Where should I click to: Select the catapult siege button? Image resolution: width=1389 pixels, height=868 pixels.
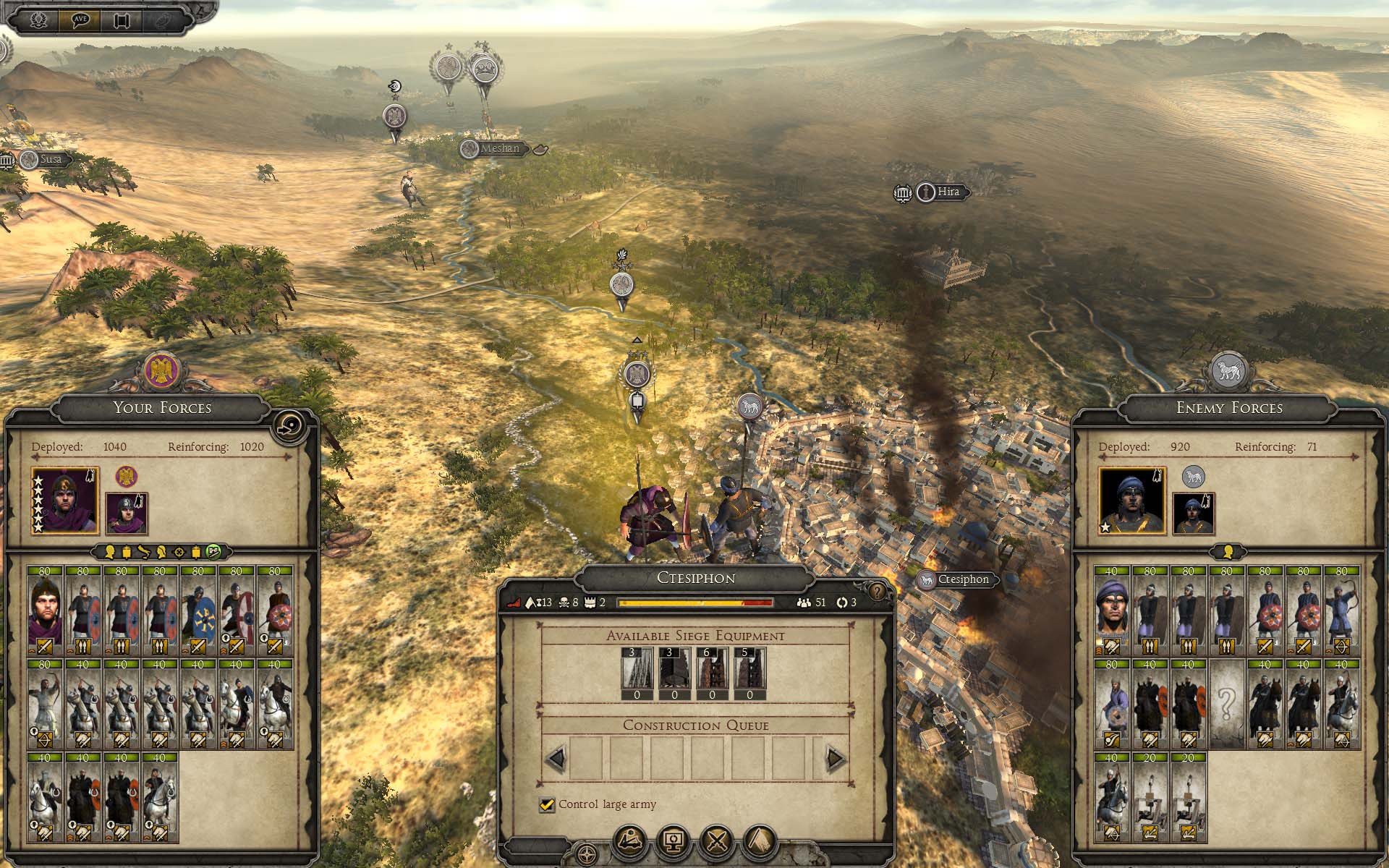[630, 841]
